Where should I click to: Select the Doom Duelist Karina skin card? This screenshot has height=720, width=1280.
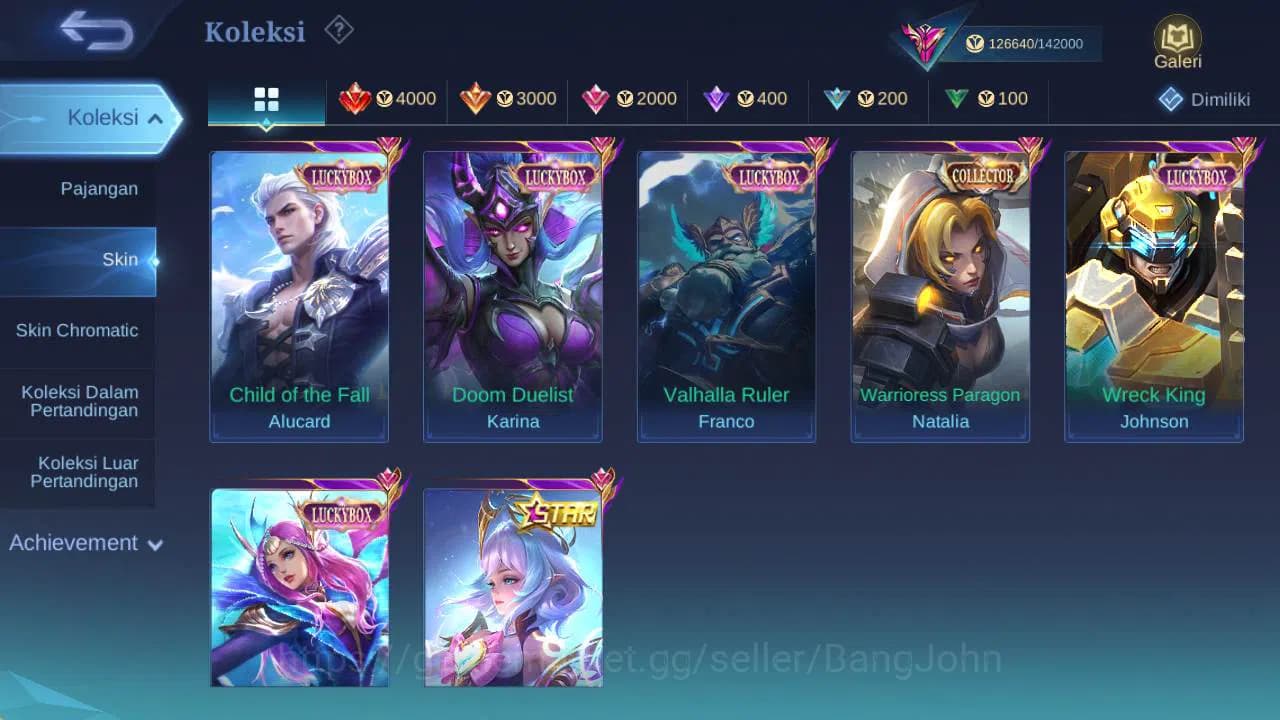click(x=513, y=290)
